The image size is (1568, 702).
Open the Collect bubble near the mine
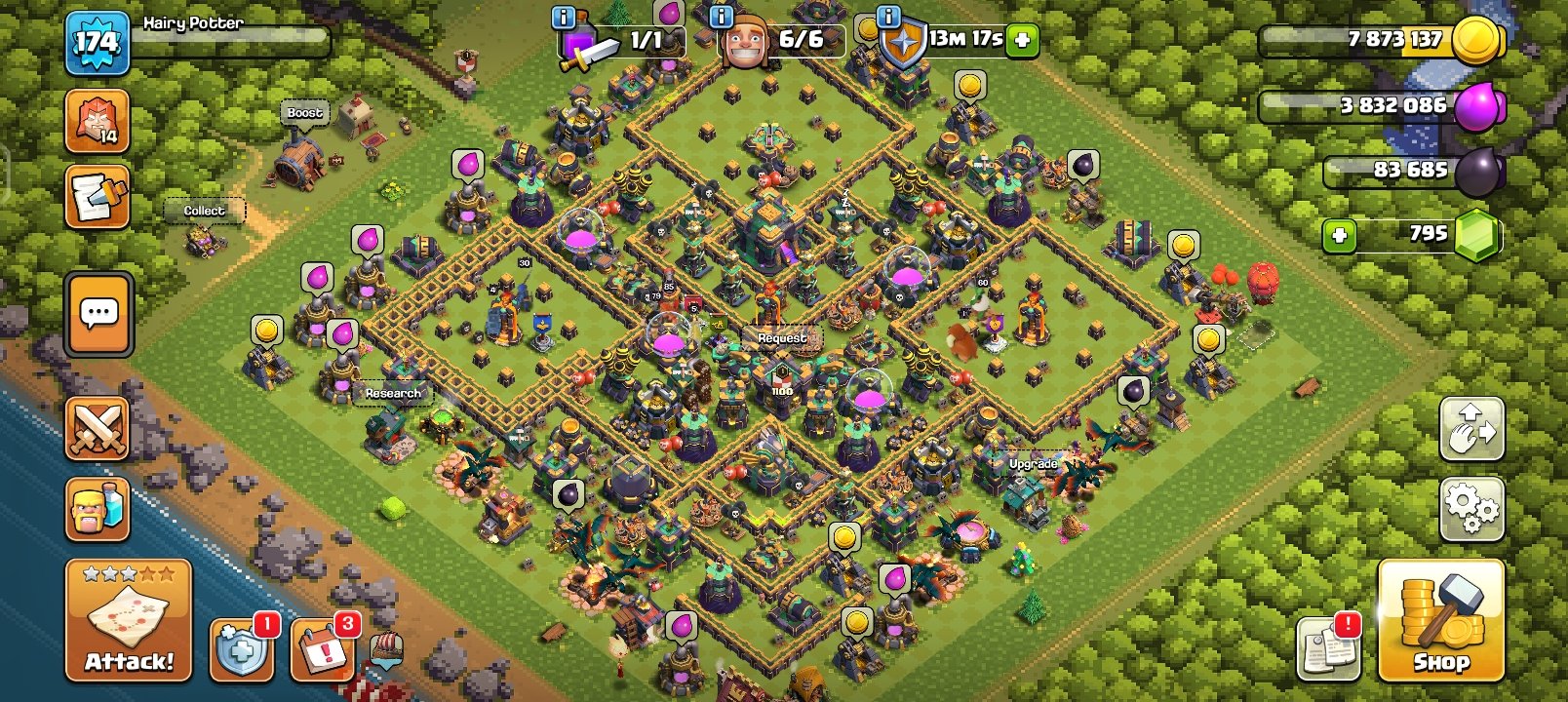[x=204, y=211]
